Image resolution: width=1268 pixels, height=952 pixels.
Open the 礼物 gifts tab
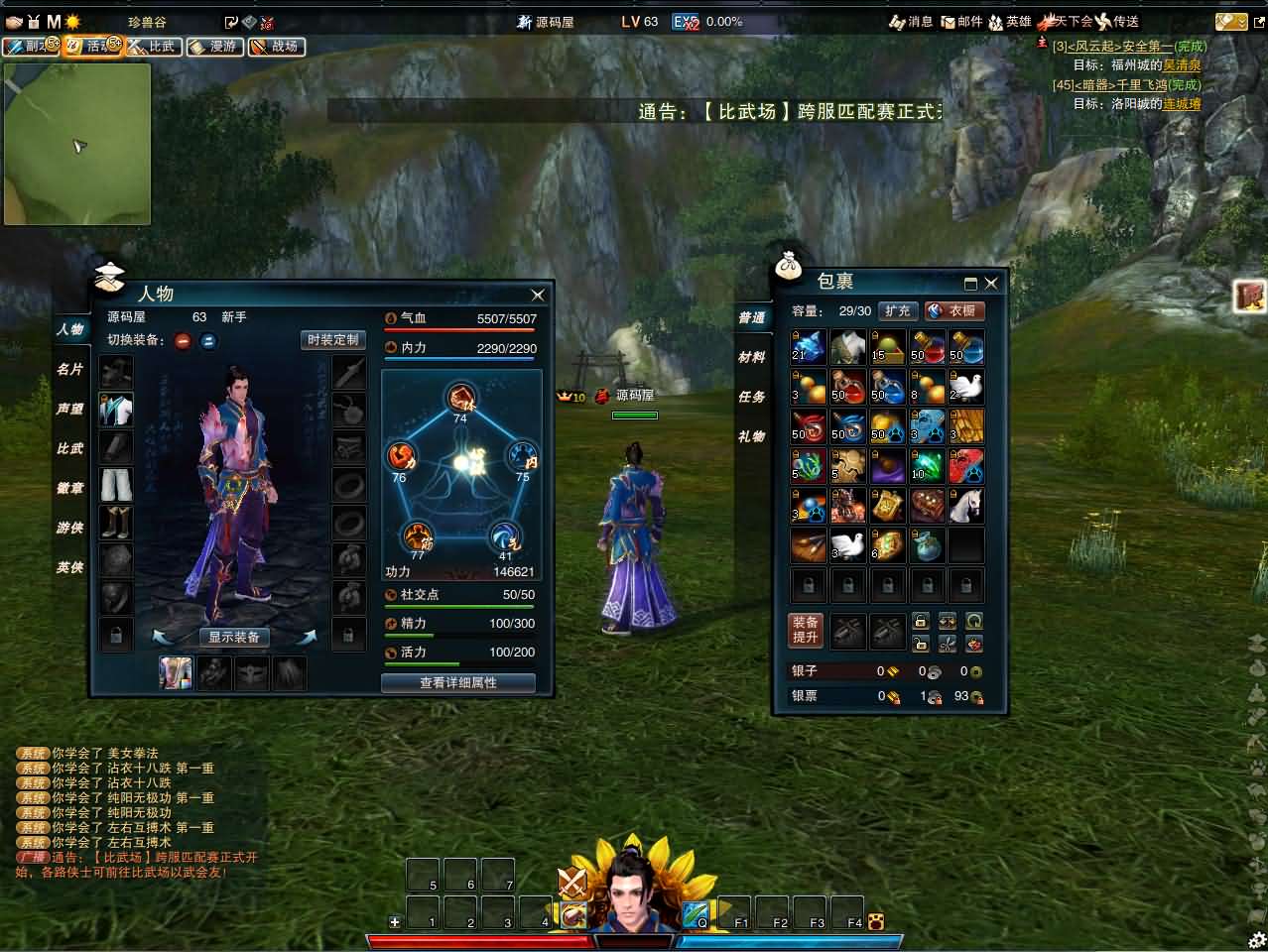752,436
